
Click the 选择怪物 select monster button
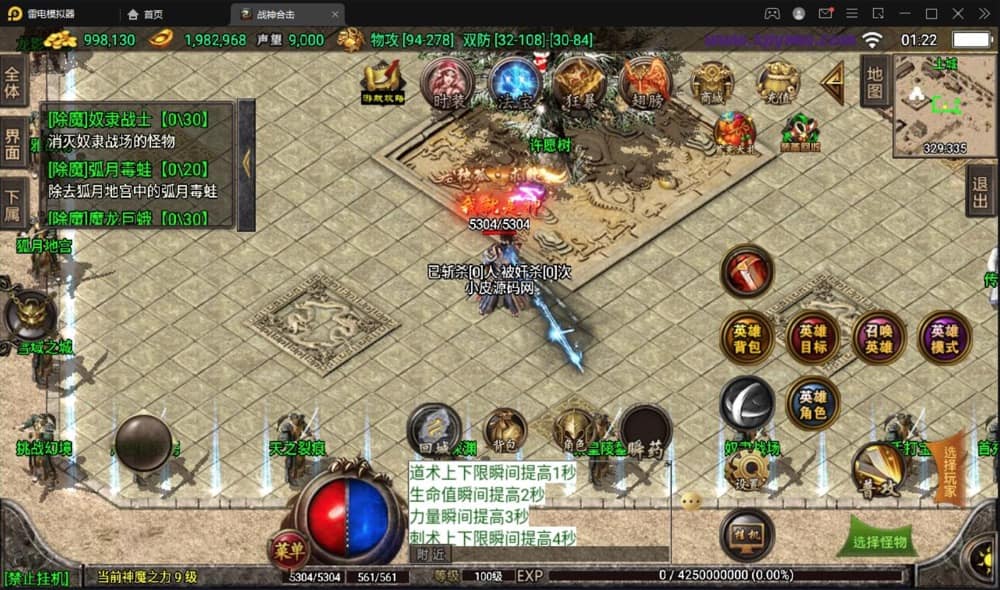pos(879,541)
